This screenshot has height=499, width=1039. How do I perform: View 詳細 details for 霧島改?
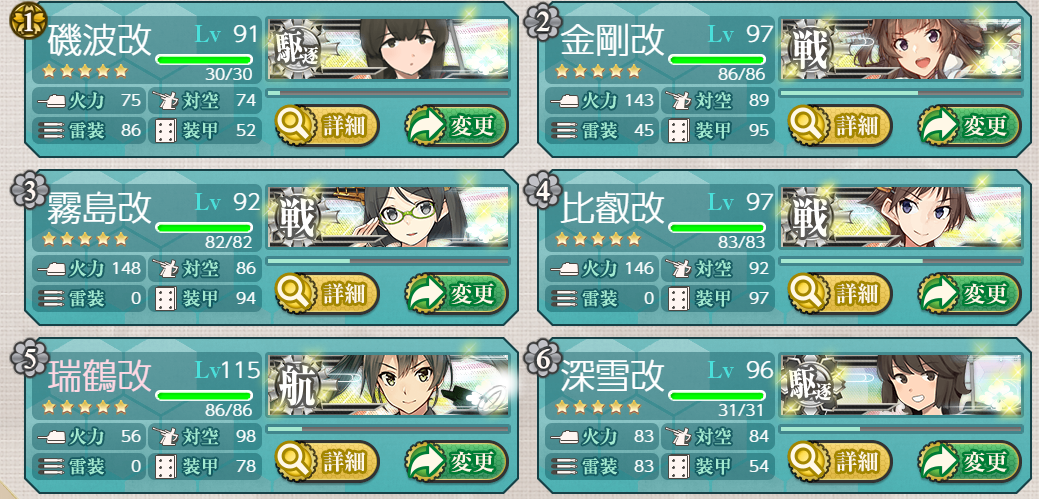(x=327, y=294)
